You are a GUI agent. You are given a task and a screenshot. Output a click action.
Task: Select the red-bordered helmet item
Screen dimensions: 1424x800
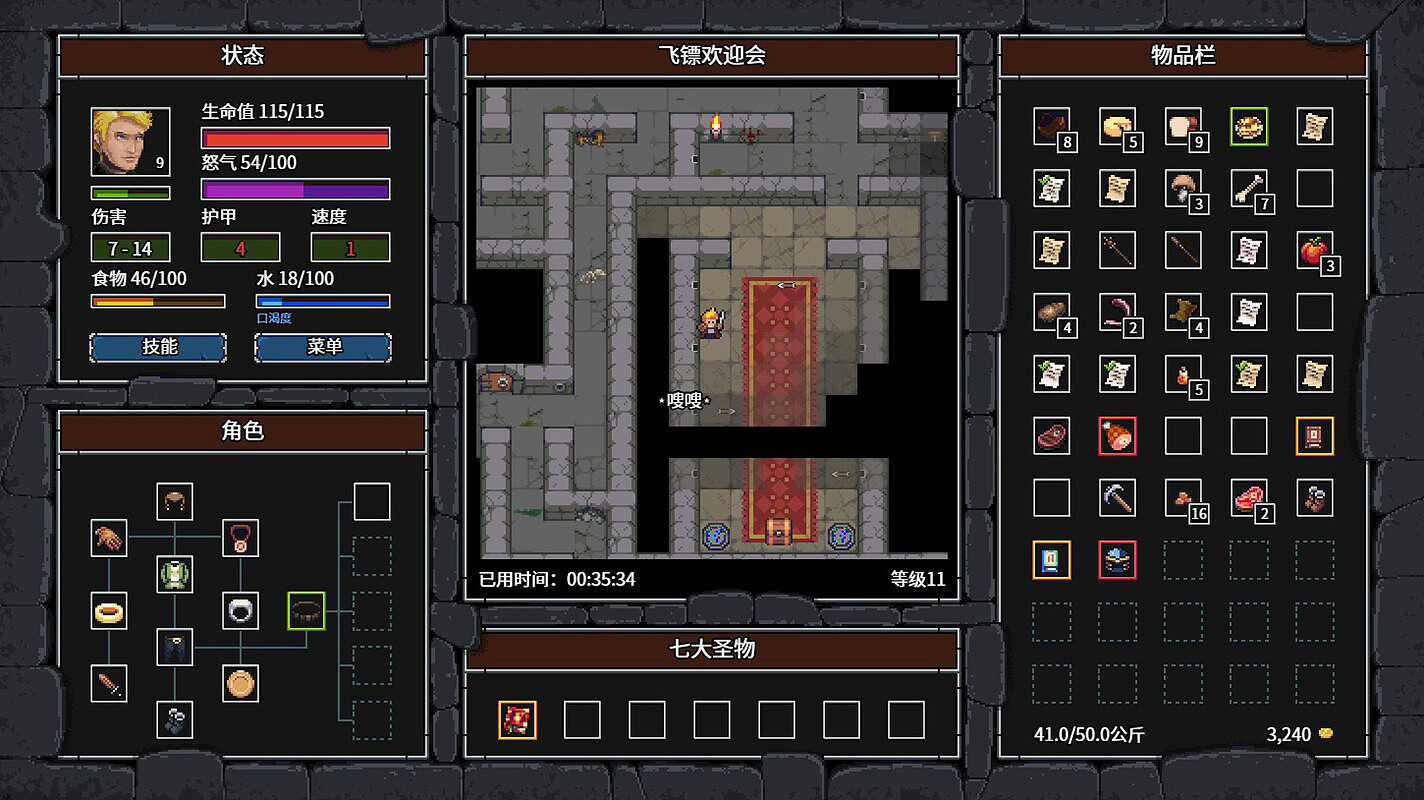(x=1117, y=560)
